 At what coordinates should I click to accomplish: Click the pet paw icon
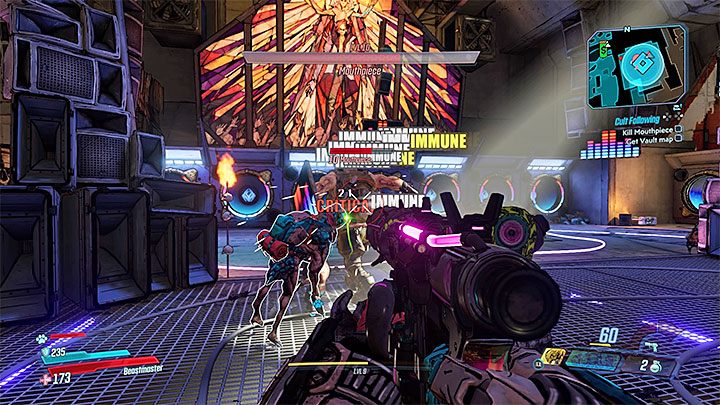[x=44, y=341]
